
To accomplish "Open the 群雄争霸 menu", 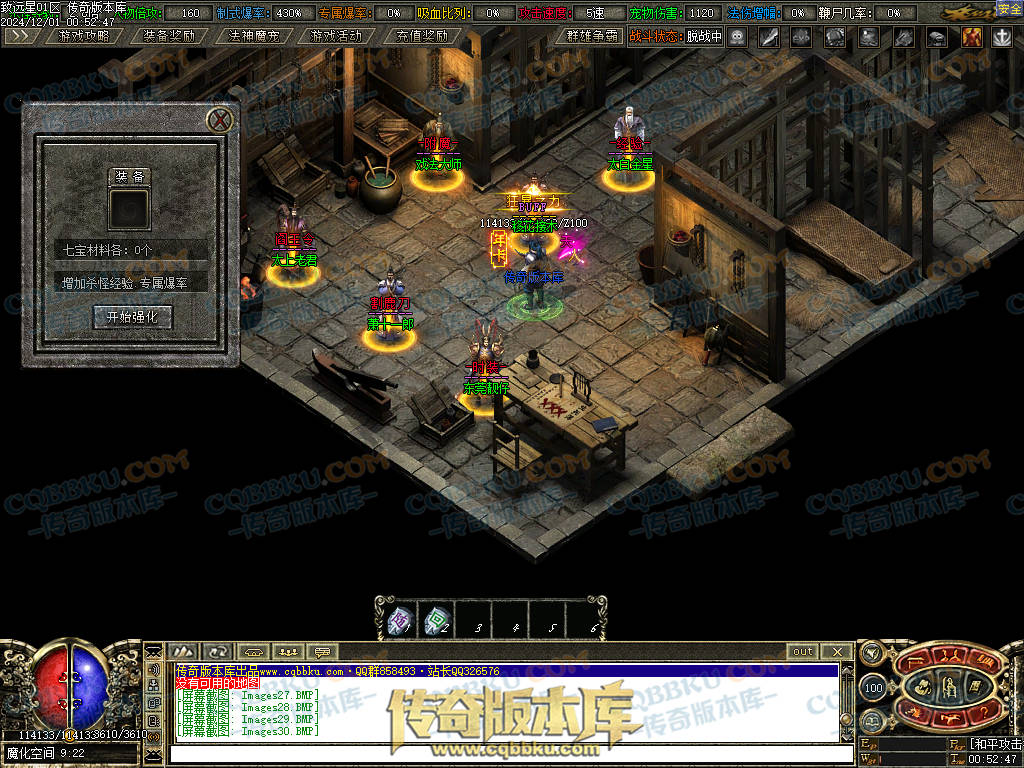I will (588, 36).
